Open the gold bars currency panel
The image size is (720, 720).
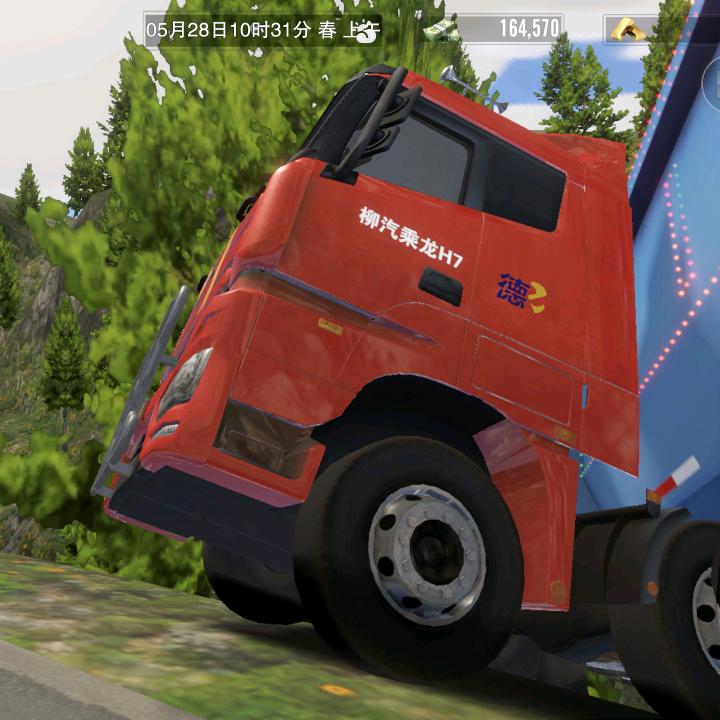click(632, 29)
